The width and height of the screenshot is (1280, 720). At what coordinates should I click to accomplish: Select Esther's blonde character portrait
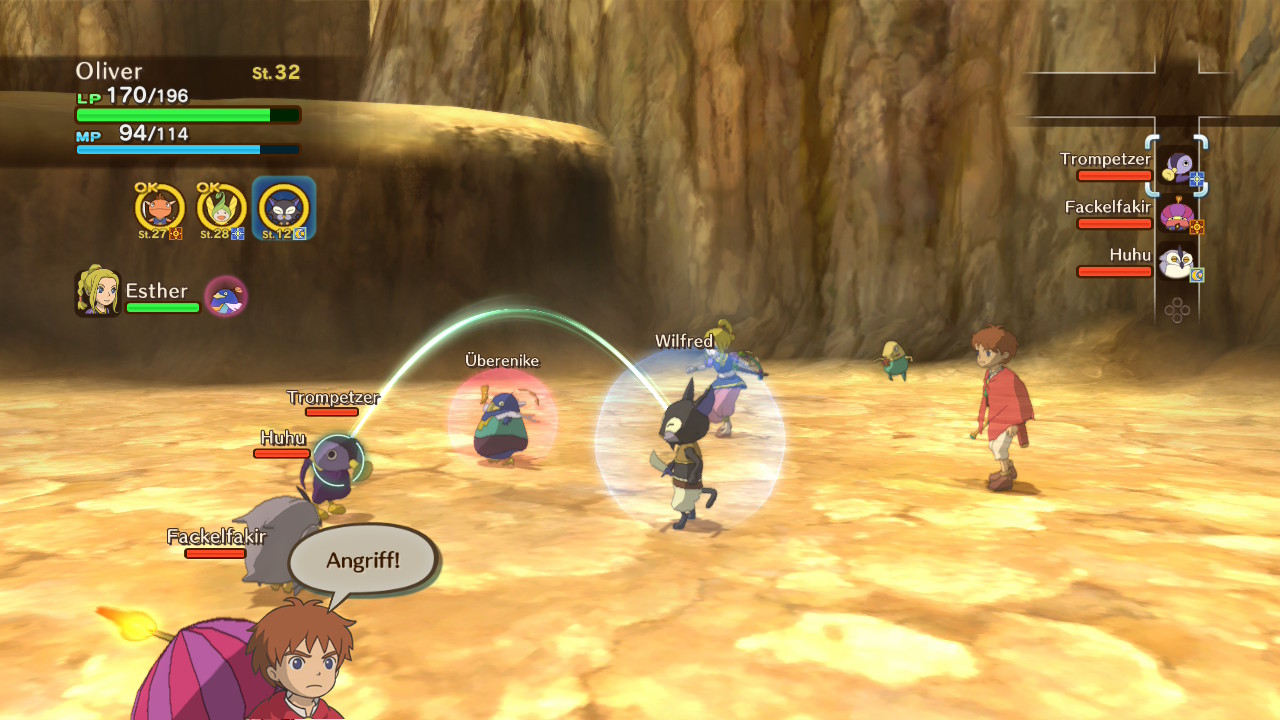97,292
